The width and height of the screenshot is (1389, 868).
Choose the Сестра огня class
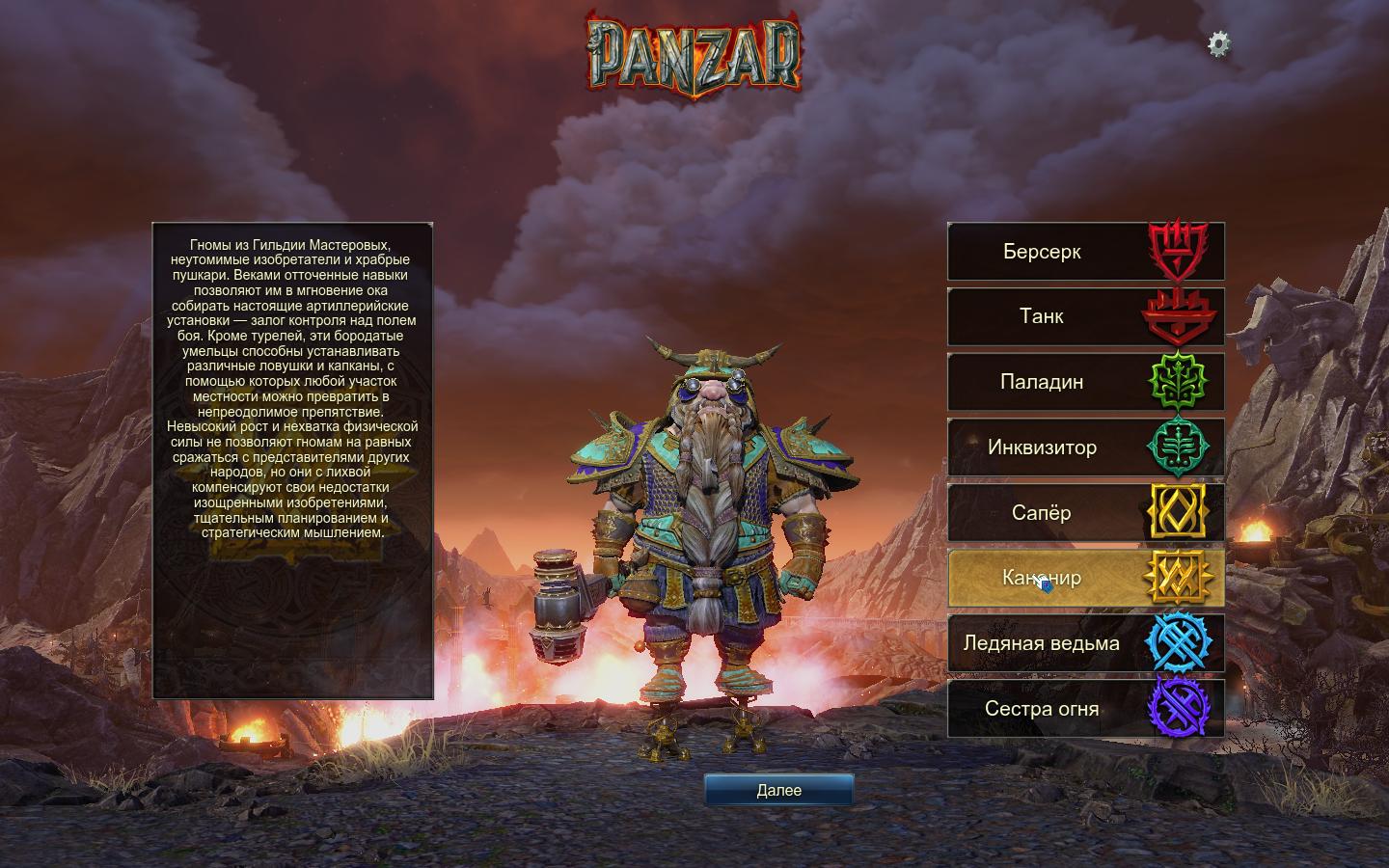[x=1085, y=709]
